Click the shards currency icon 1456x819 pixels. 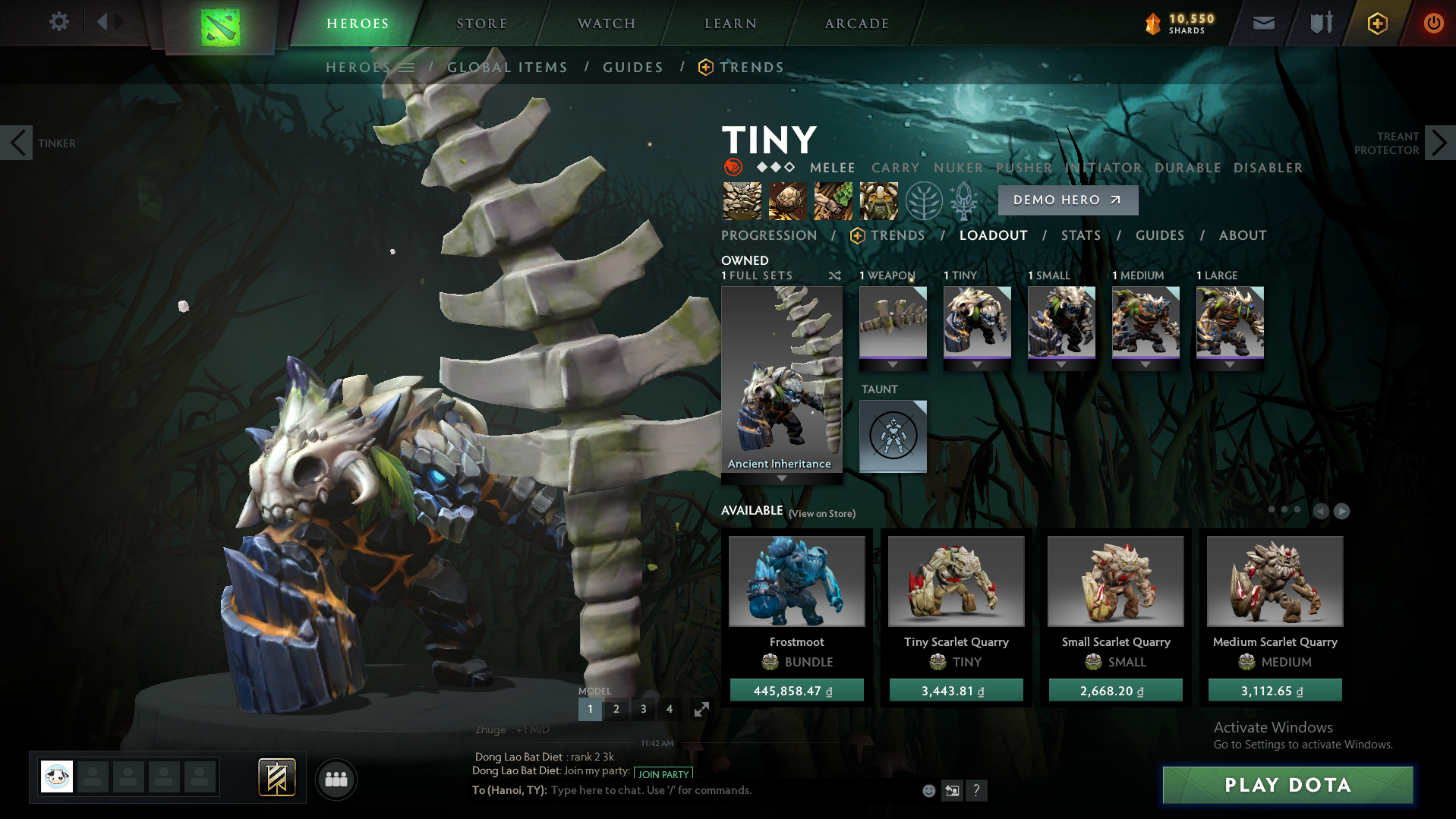point(1152,23)
